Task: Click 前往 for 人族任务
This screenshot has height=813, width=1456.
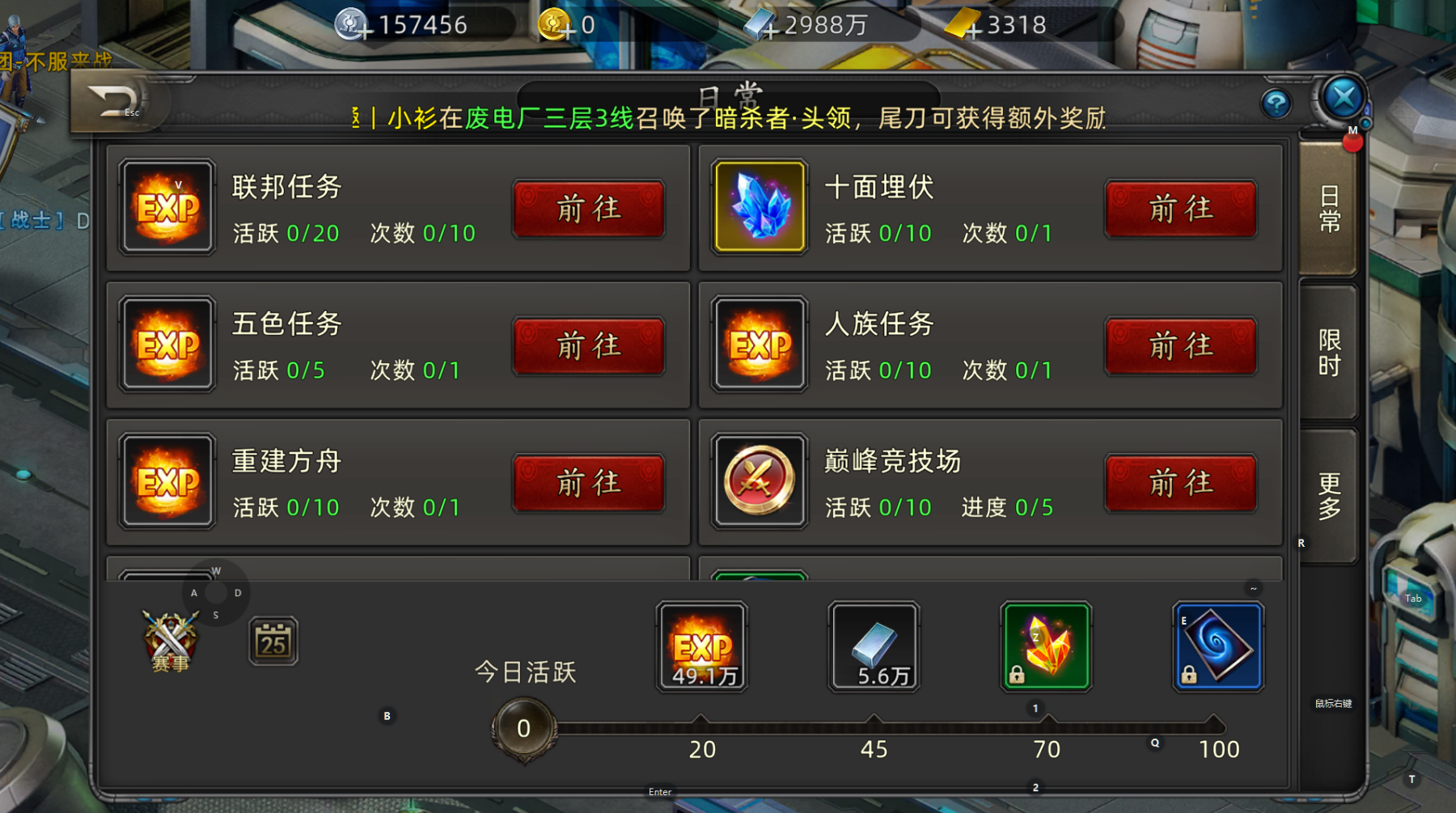Action: (x=1180, y=345)
